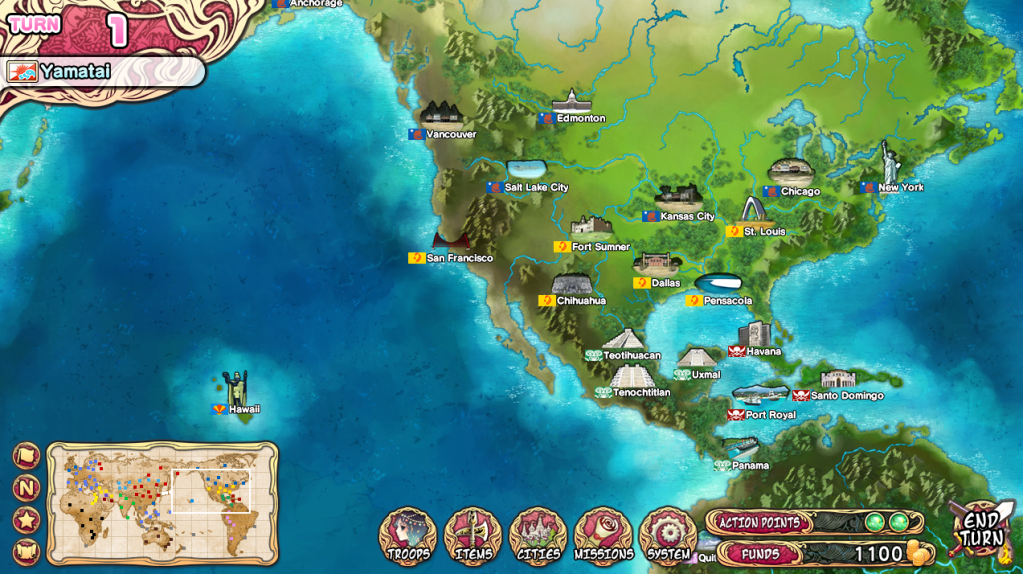Open the Troops menu
Image resolution: width=1023 pixels, height=574 pixels.
pos(408,537)
